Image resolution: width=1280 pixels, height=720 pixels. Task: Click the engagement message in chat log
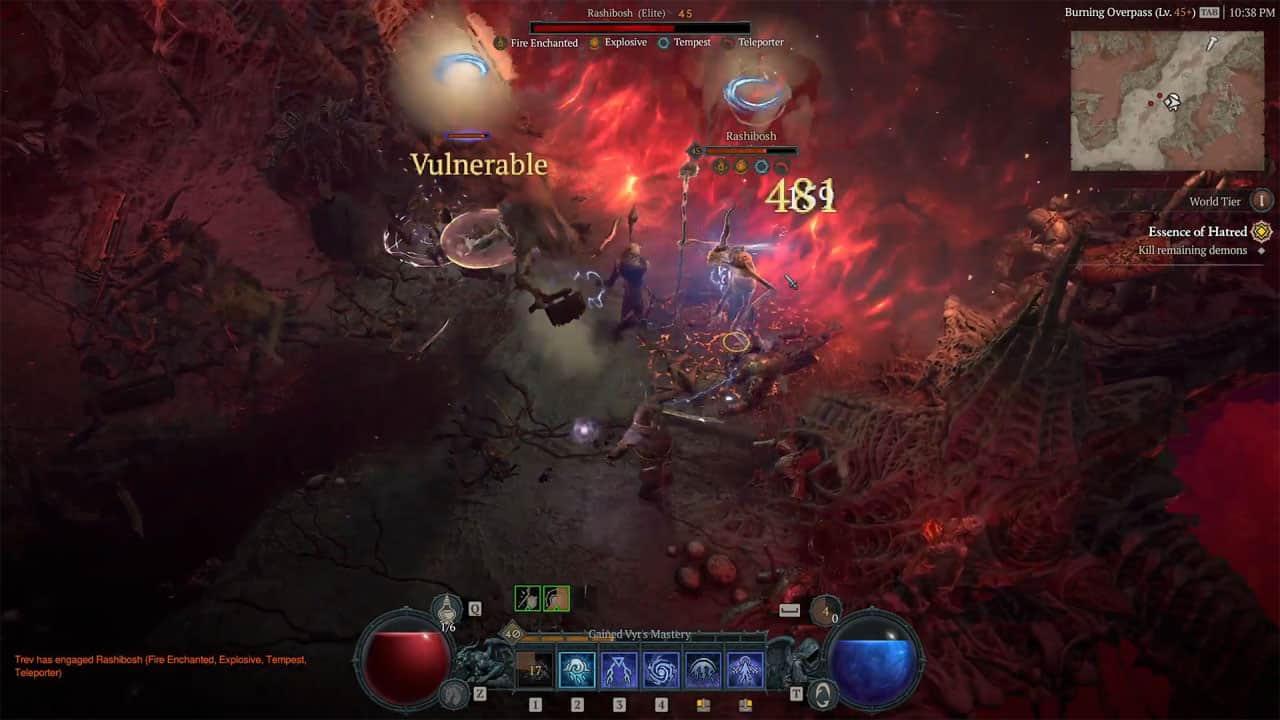click(x=160, y=666)
